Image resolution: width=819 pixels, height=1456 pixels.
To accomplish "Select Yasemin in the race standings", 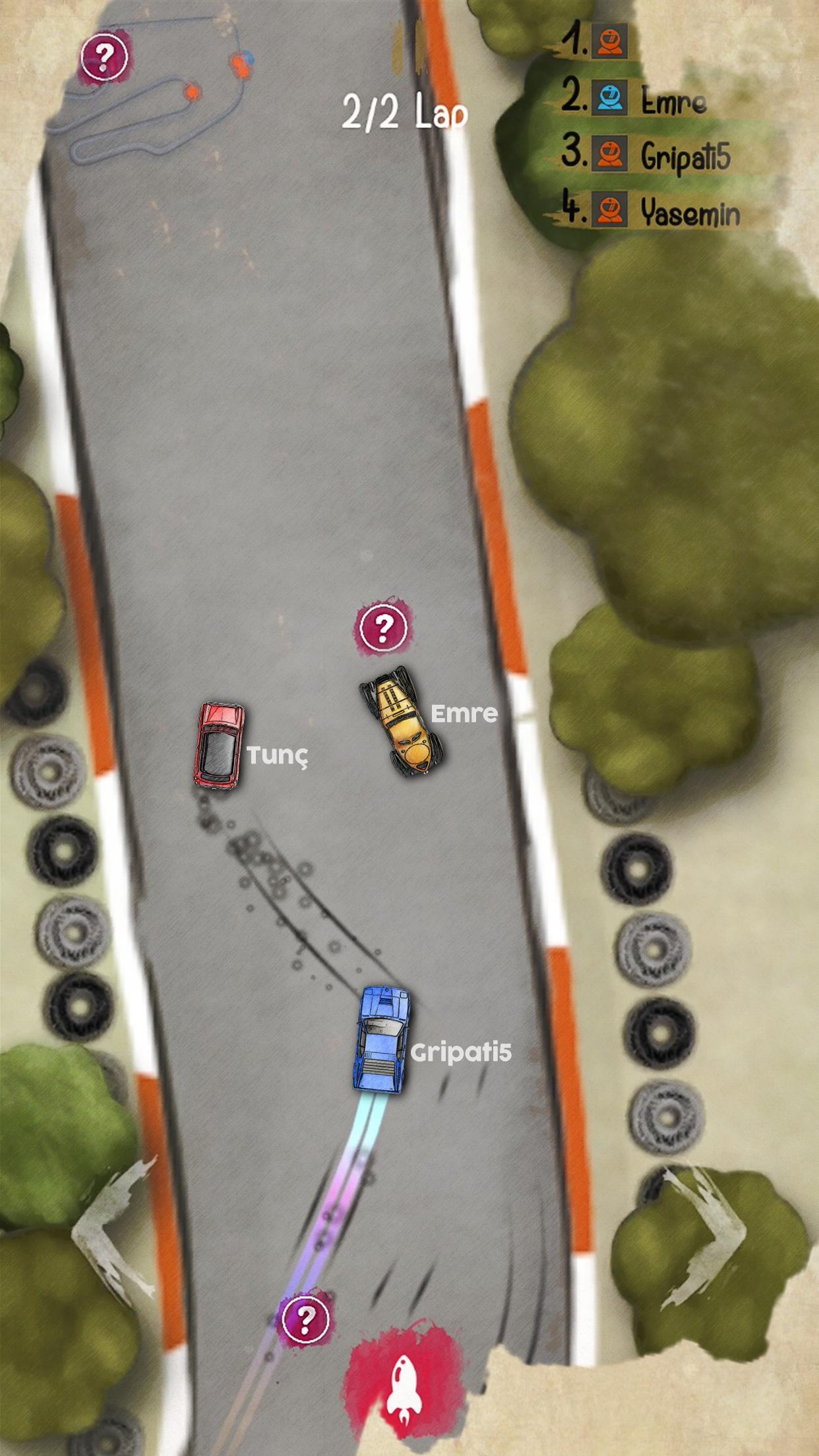I will [x=688, y=212].
